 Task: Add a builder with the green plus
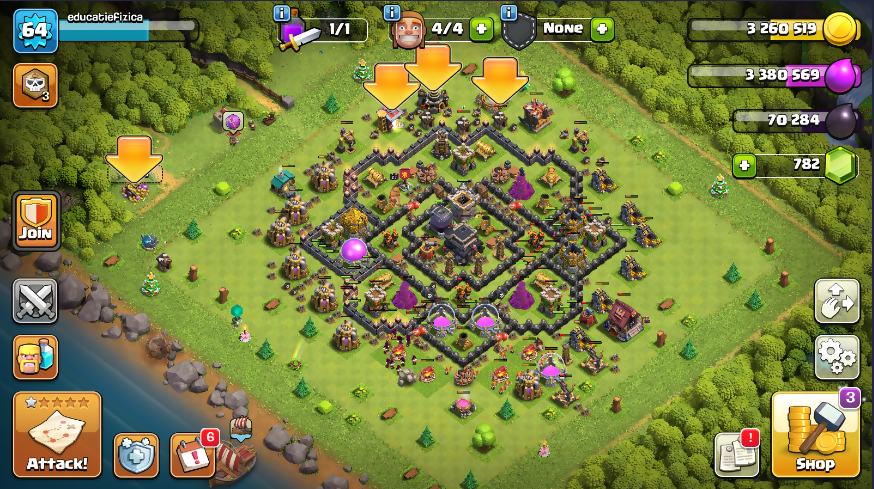tap(481, 29)
